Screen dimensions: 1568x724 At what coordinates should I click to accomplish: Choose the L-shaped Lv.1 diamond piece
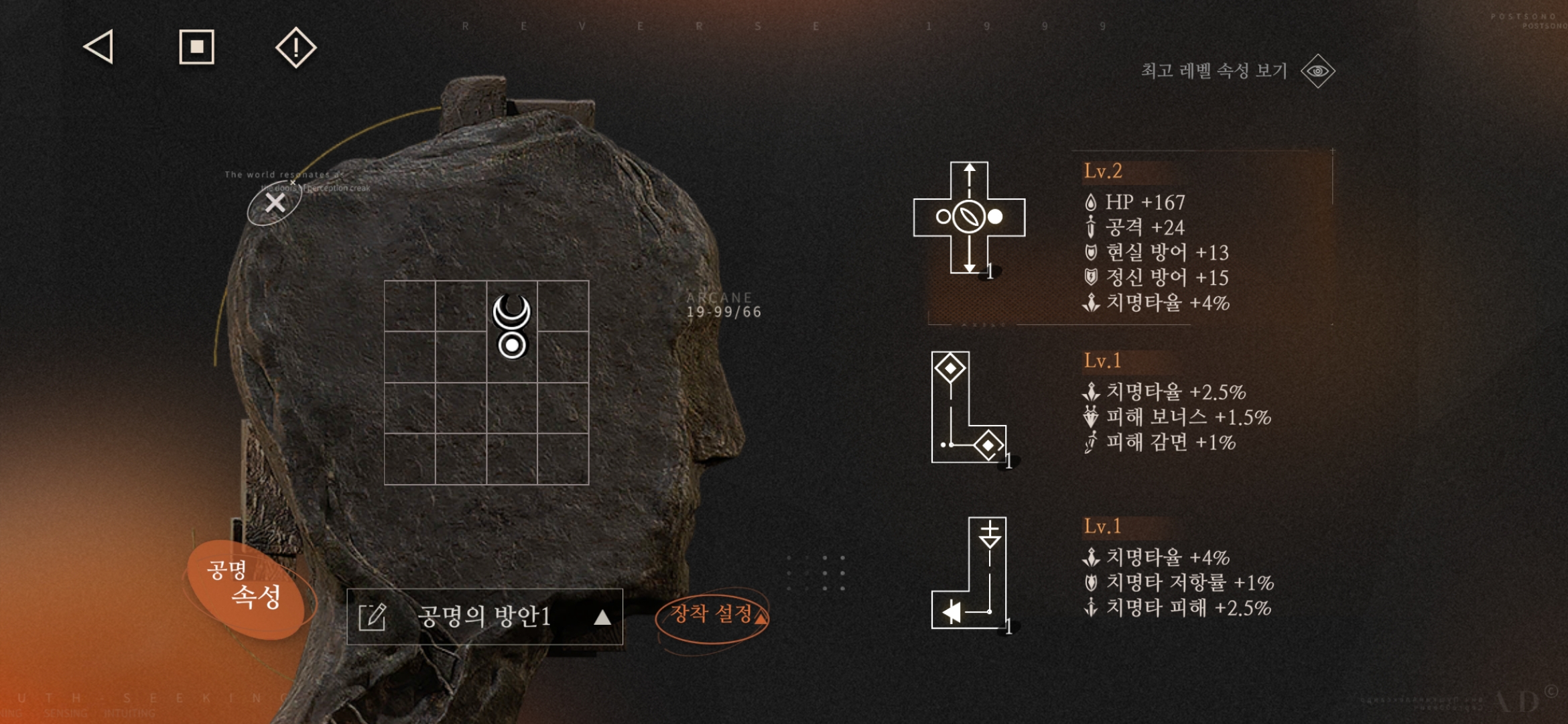(968, 408)
